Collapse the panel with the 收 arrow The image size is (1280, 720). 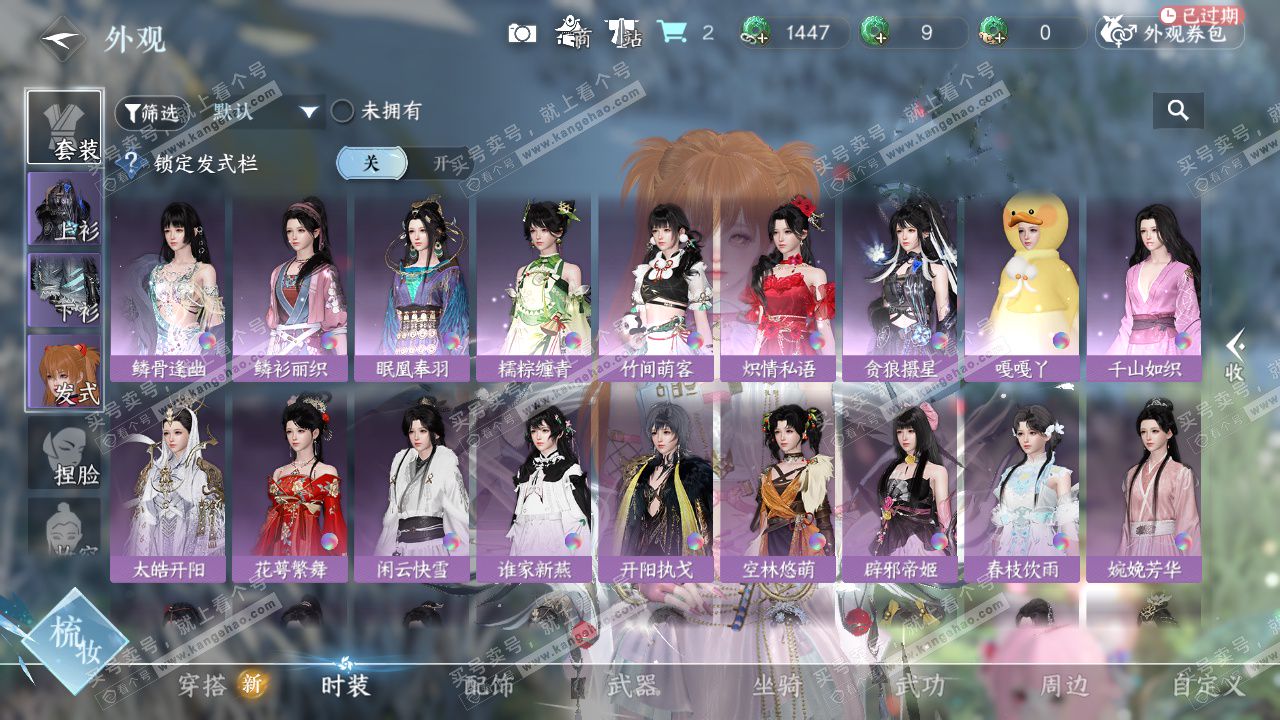coord(1236,355)
